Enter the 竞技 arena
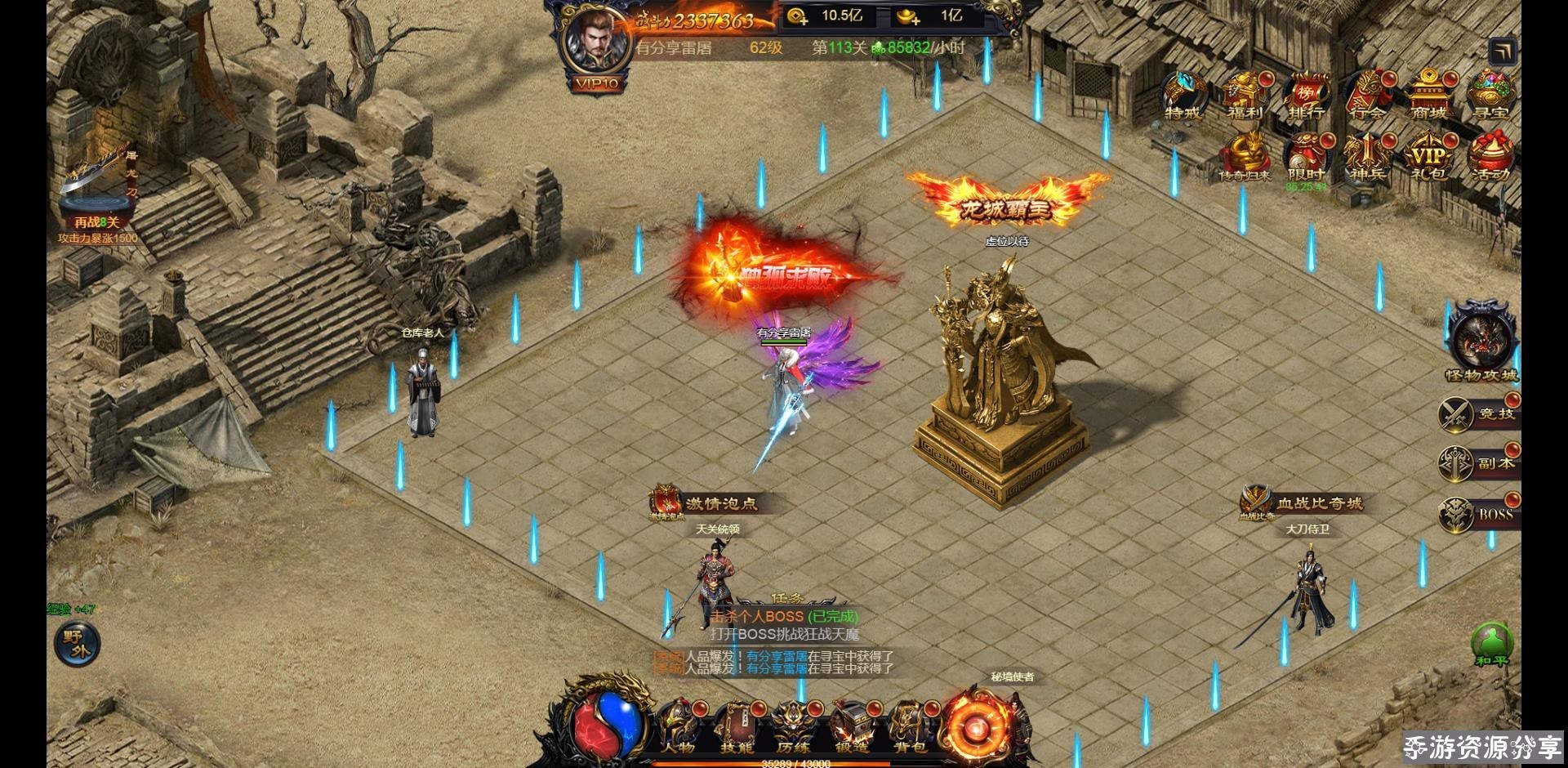 1478,413
